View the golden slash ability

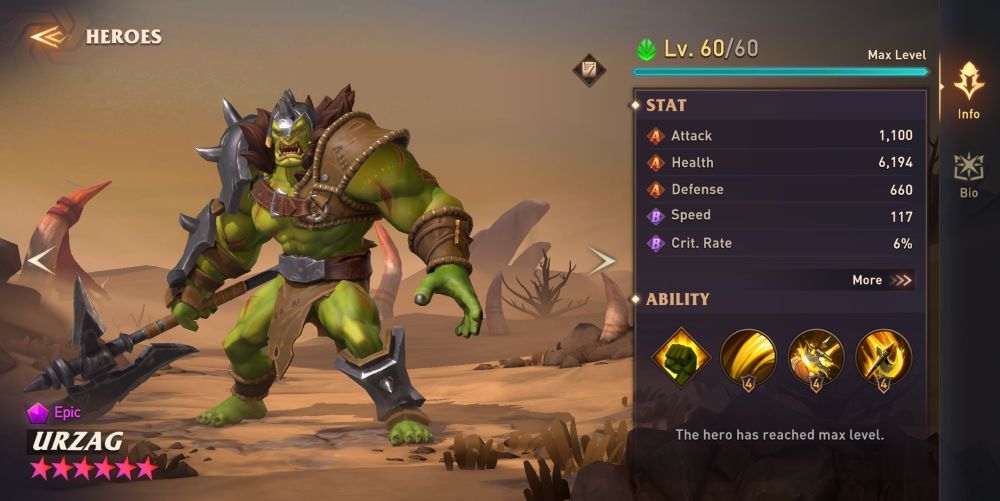click(x=748, y=357)
